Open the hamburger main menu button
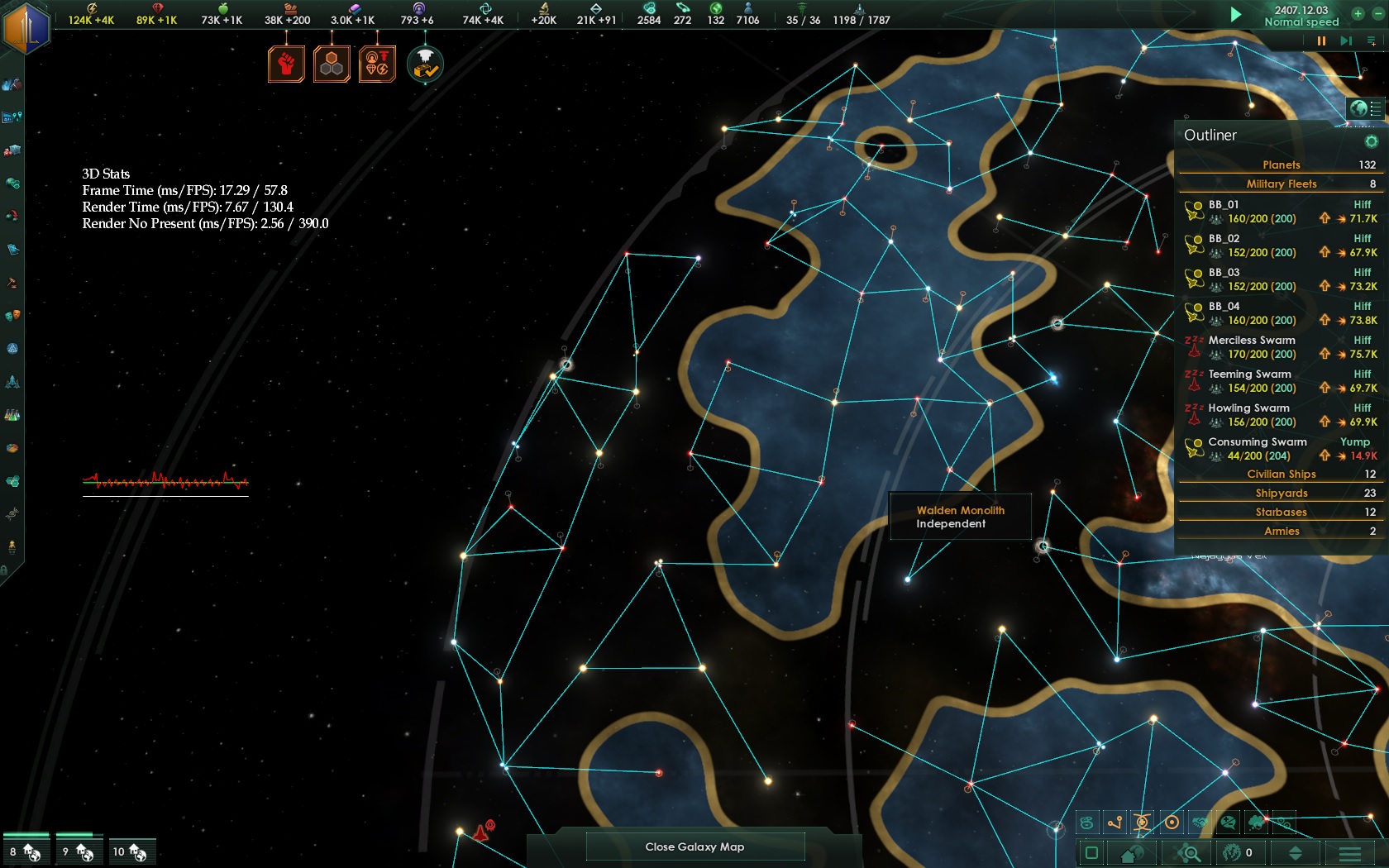 (1349, 853)
